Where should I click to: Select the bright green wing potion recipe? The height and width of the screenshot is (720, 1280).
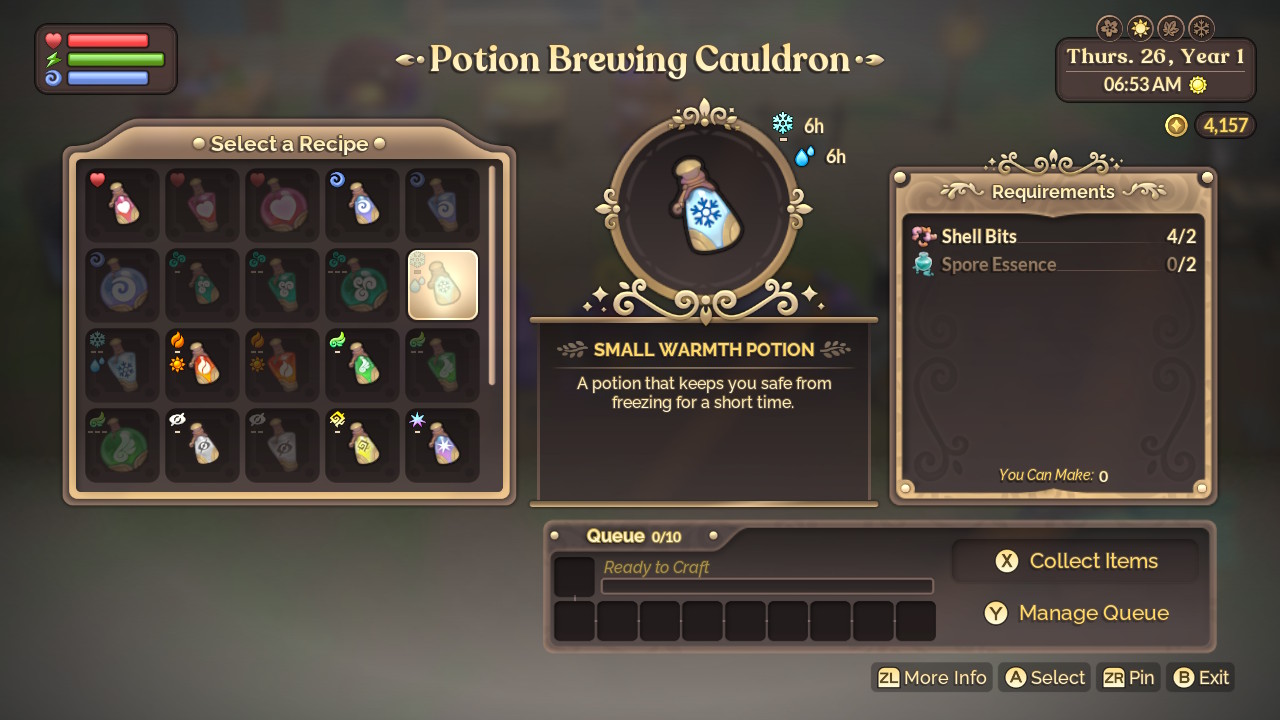point(362,365)
